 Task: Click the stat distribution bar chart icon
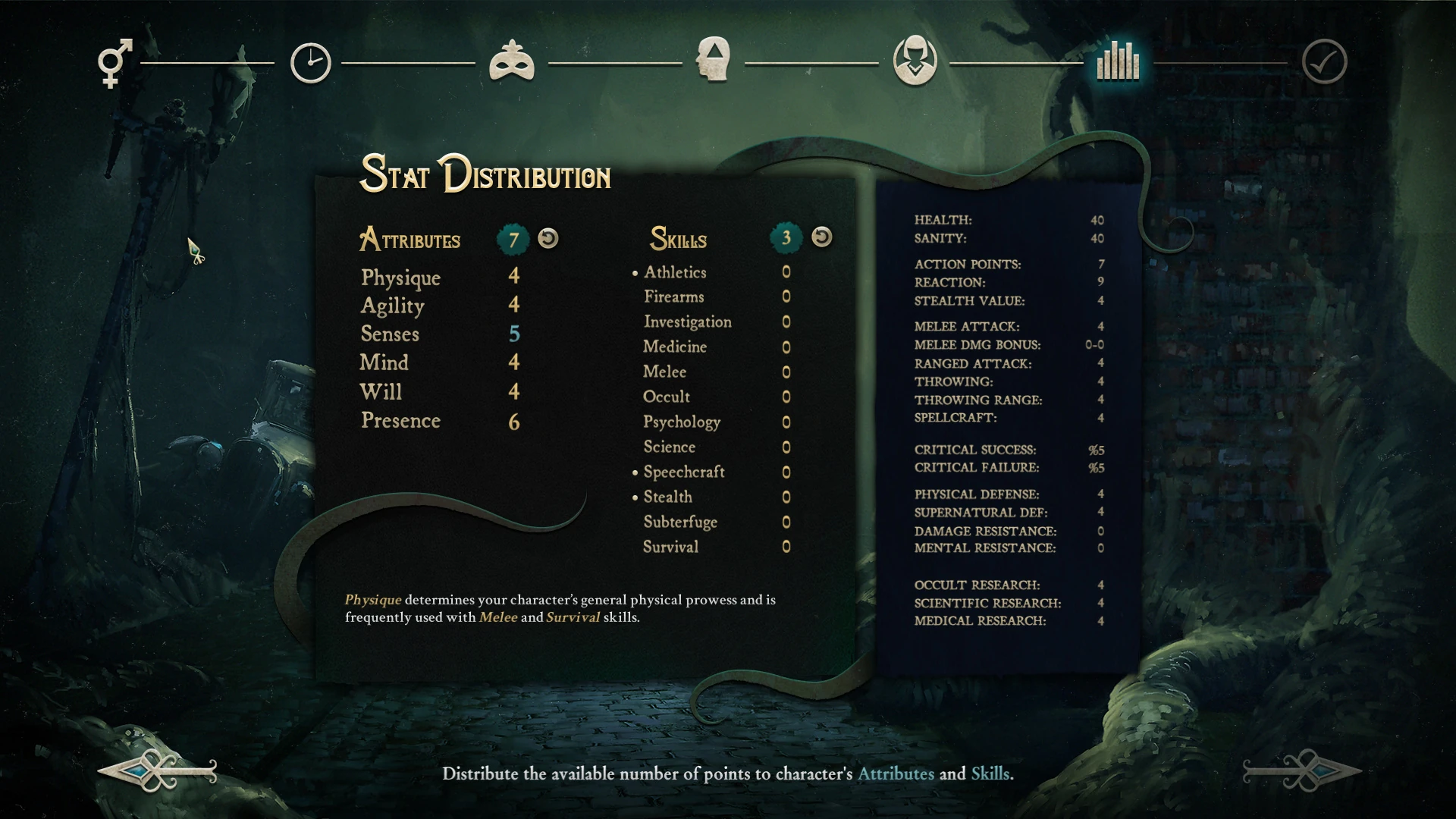(1116, 62)
